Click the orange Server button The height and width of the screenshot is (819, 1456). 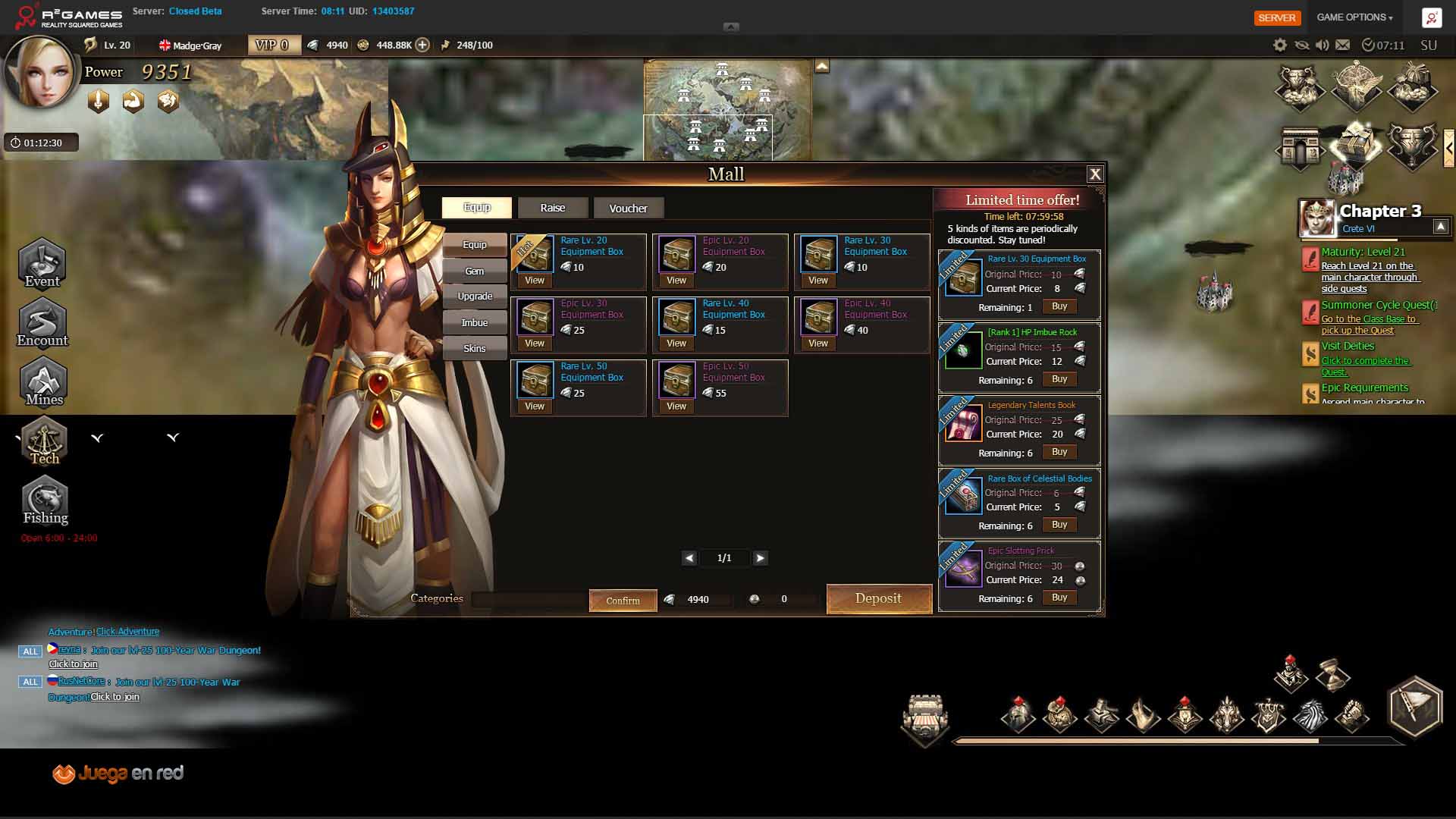(x=1277, y=17)
